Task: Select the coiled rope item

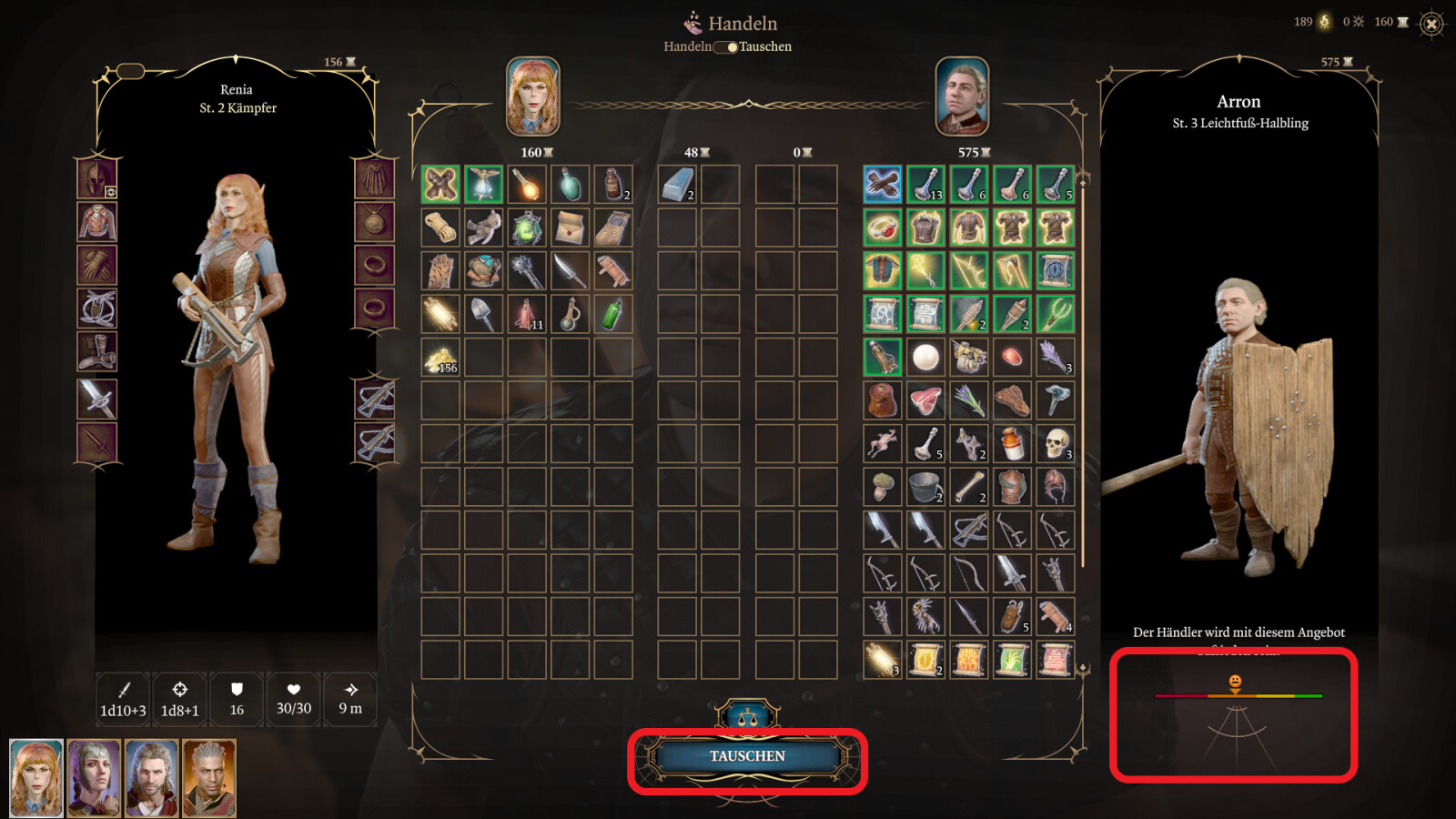Action: click(x=440, y=227)
